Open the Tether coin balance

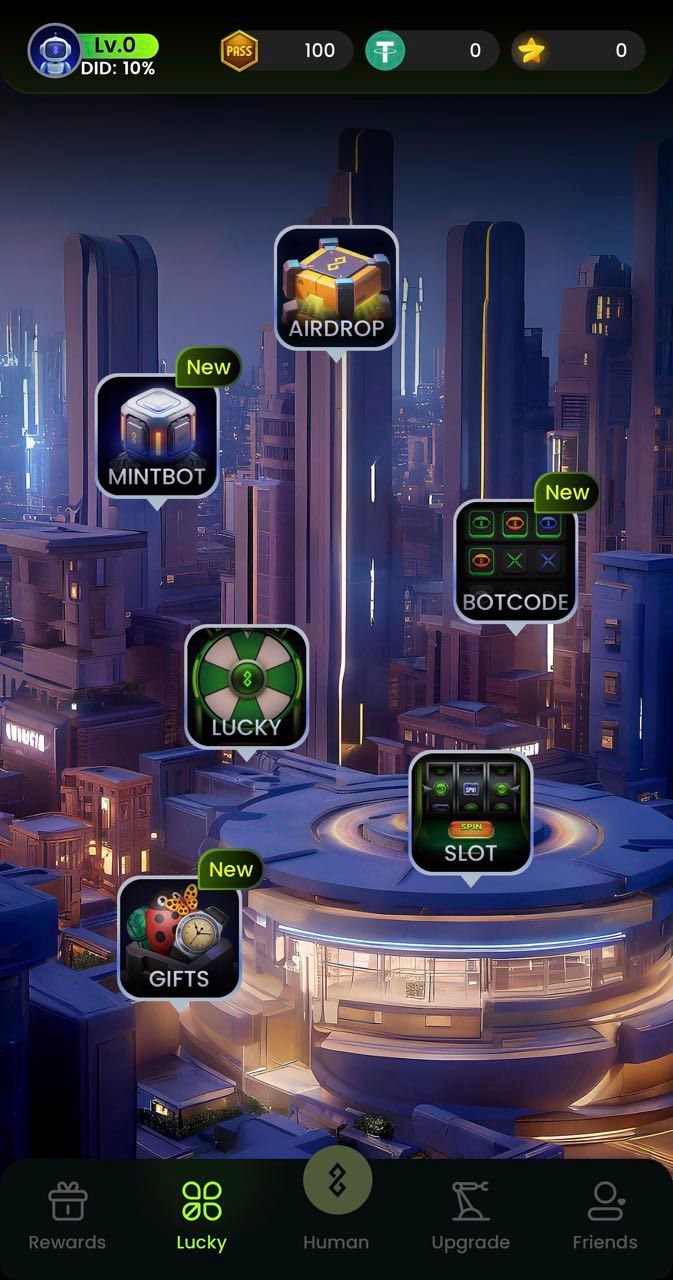coord(431,50)
